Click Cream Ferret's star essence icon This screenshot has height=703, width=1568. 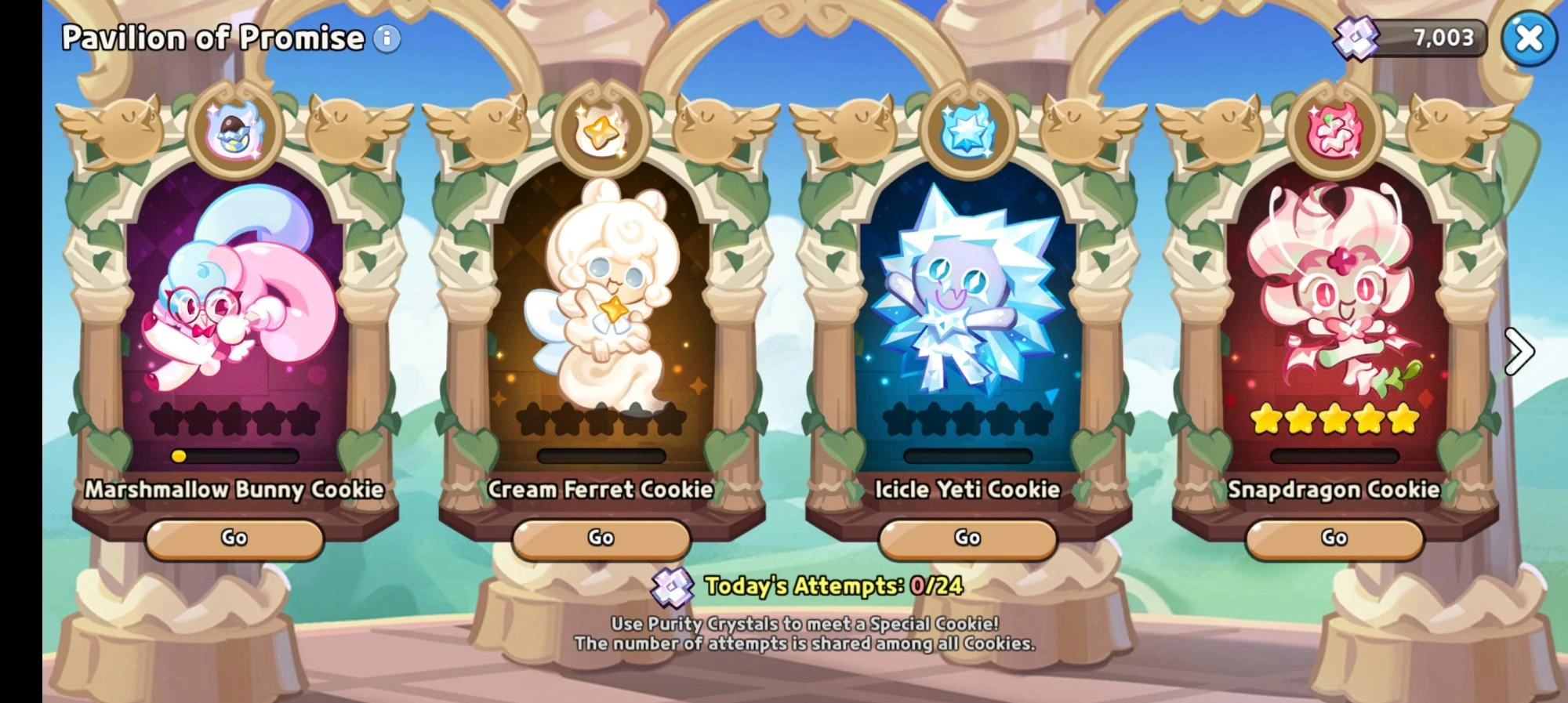tap(600, 129)
